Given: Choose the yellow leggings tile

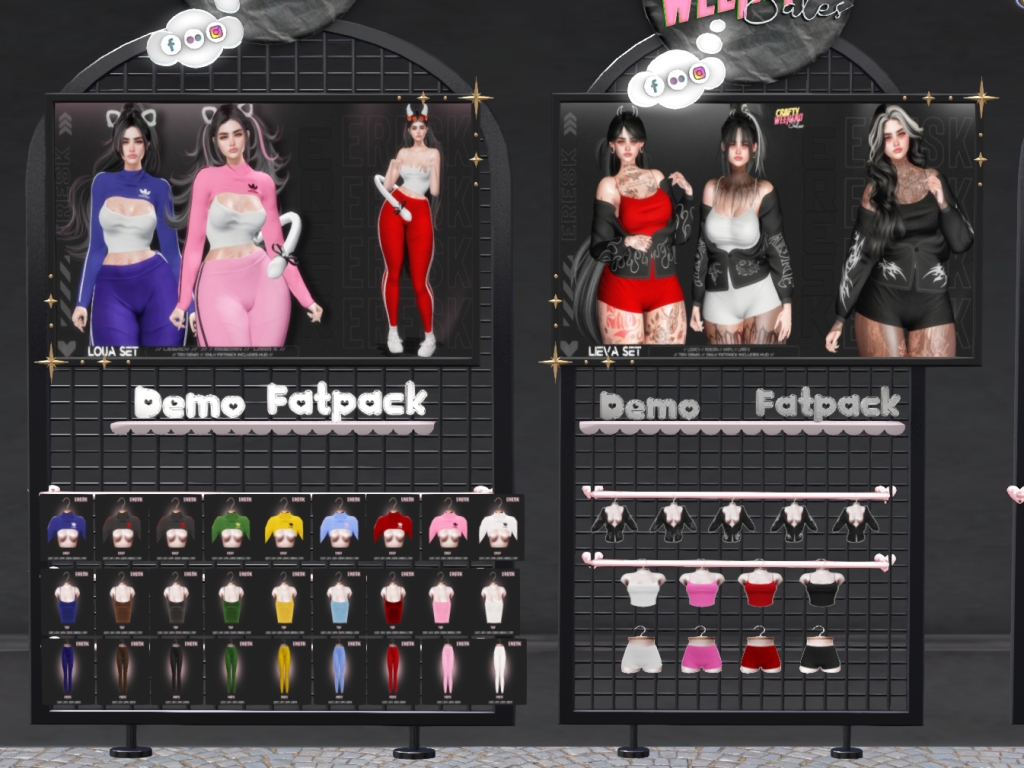Looking at the screenshot, I should click(x=284, y=670).
